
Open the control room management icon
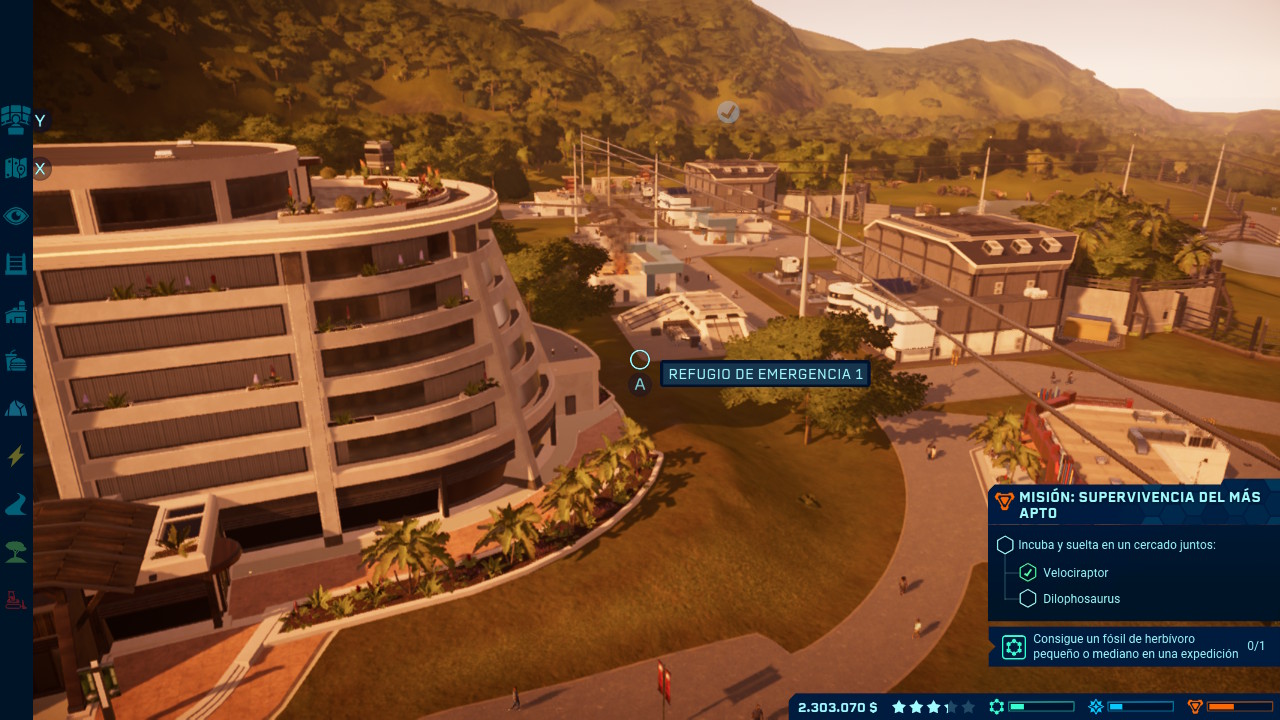coord(16,119)
